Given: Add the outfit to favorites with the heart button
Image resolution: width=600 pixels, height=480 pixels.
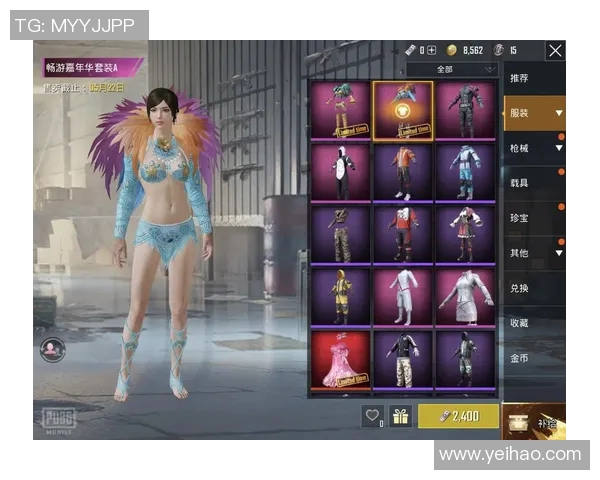Looking at the screenshot, I should (373, 416).
